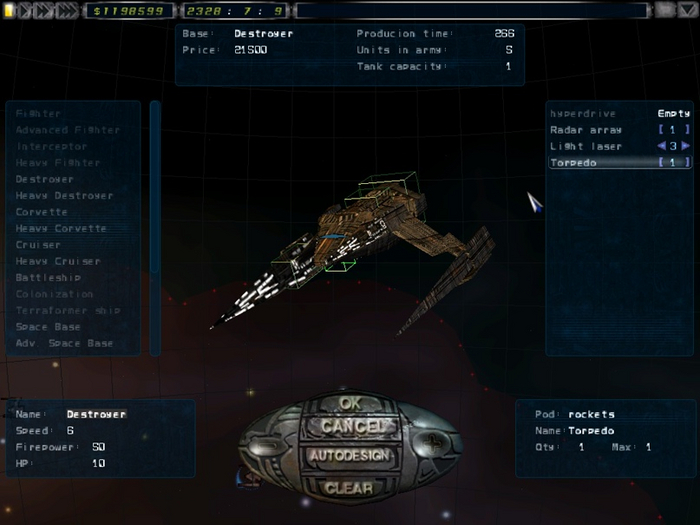Pick the Corvette ship class
The image size is (700, 525).
pos(42,212)
